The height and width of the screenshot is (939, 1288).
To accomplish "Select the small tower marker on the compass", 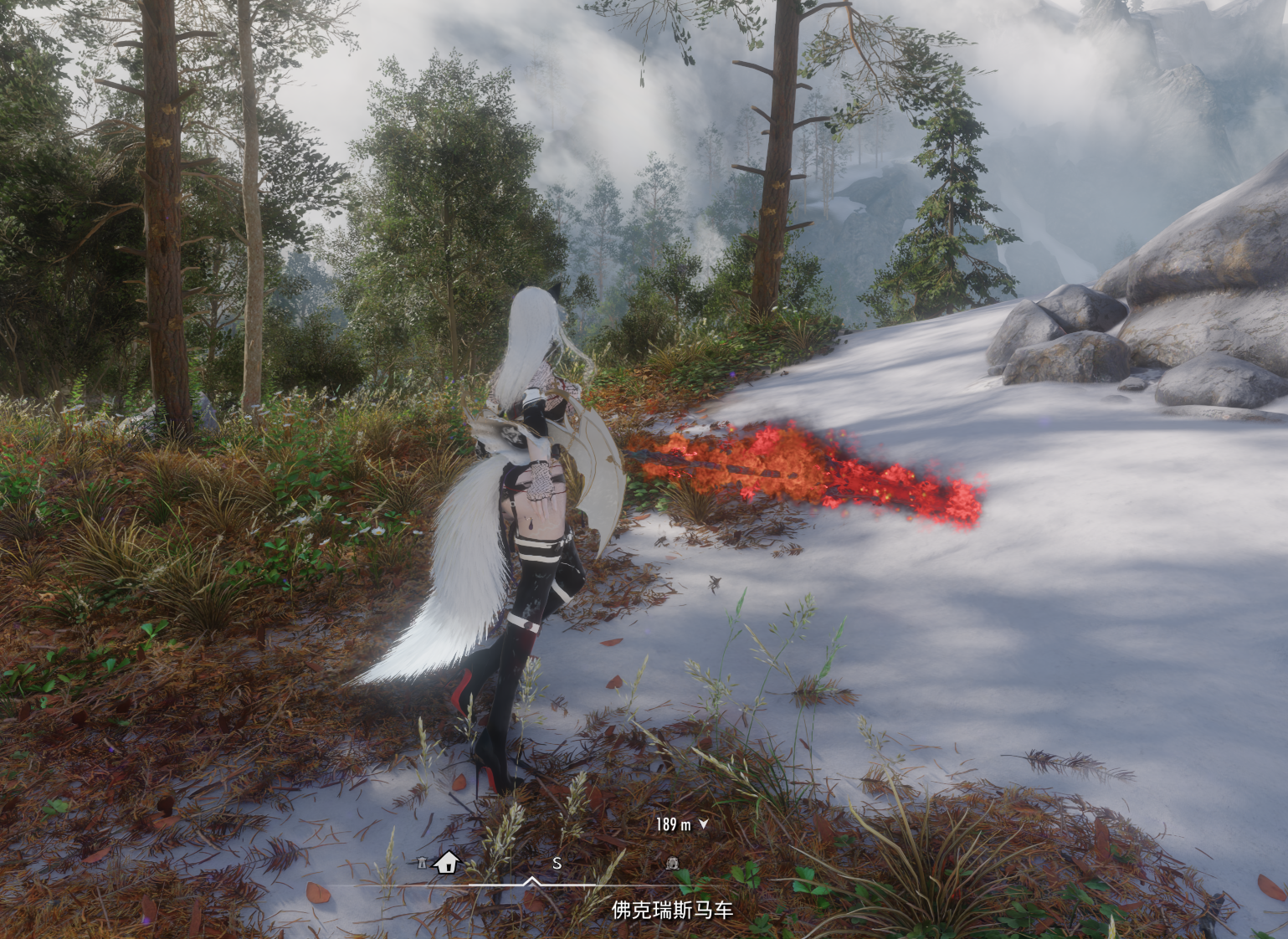I will tap(422, 863).
